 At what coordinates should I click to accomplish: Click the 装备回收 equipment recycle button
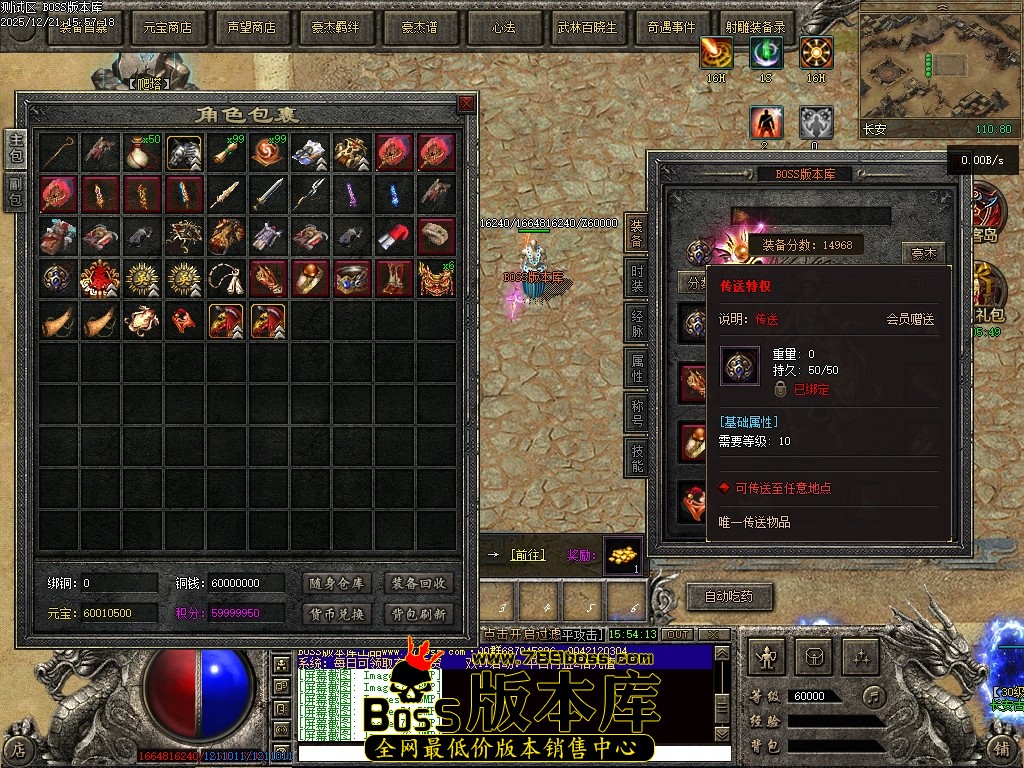click(419, 583)
